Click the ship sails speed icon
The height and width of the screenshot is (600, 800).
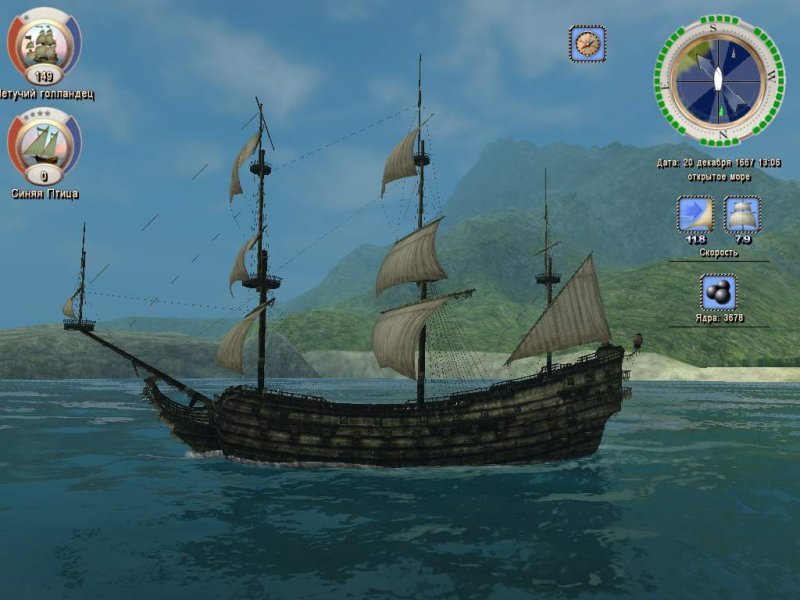coord(742,215)
